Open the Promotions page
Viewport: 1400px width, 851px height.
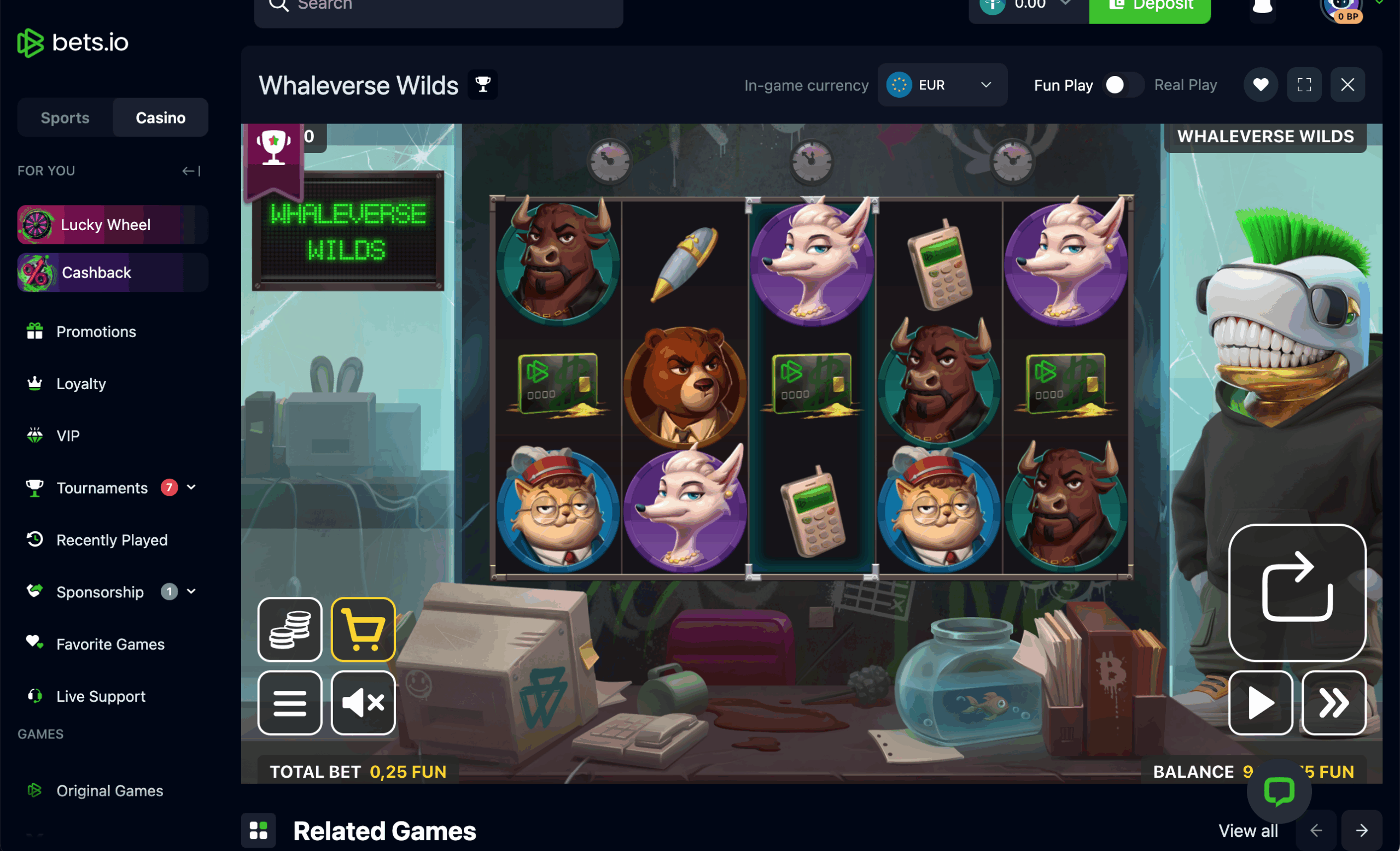tap(96, 332)
